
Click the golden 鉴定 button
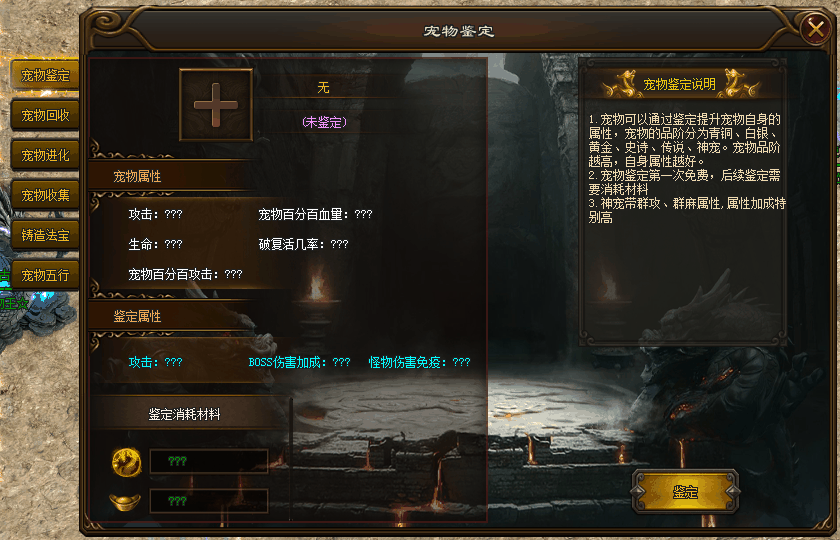(685, 492)
